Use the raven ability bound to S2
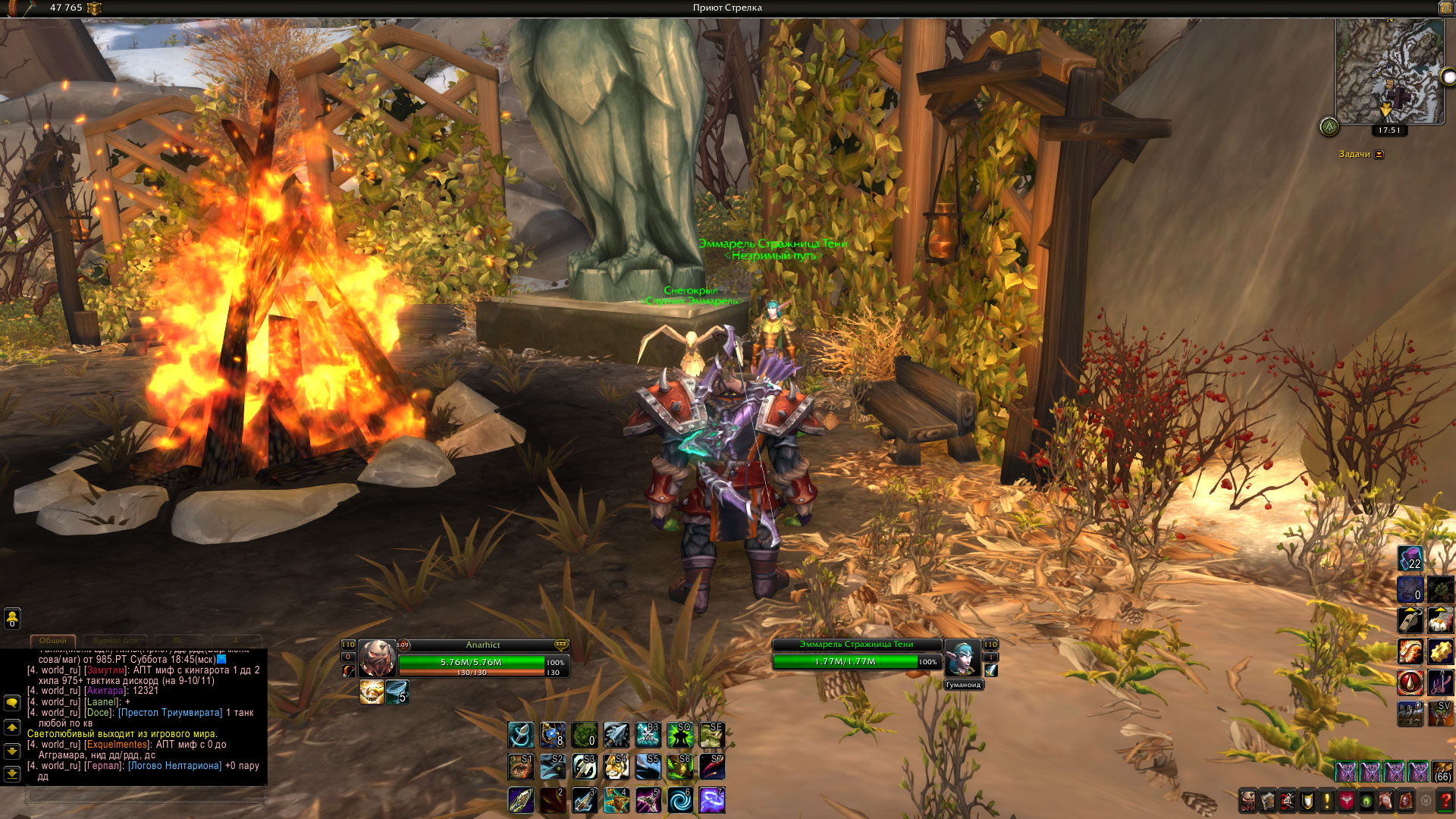Viewport: 1456px width, 819px height. click(553, 767)
